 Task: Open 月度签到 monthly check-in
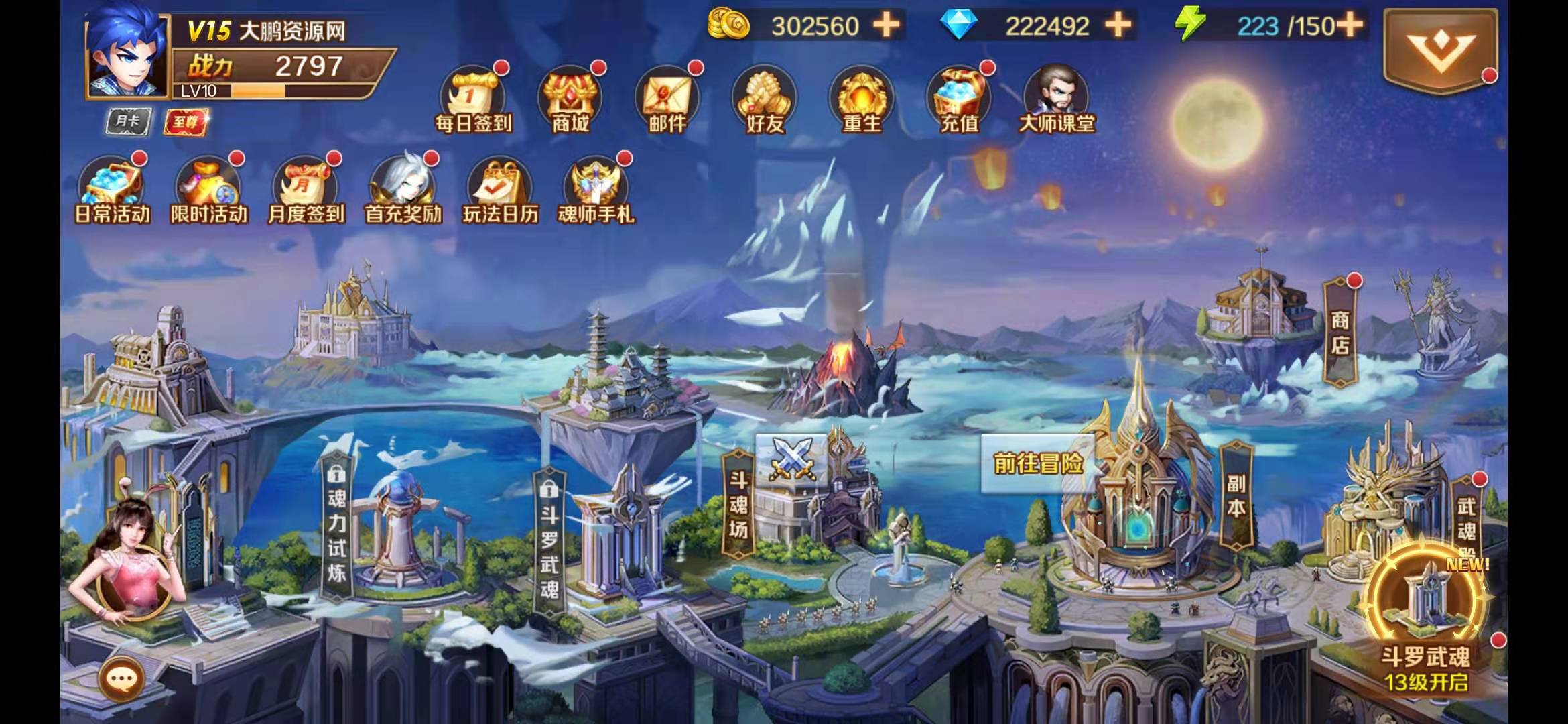tap(306, 190)
